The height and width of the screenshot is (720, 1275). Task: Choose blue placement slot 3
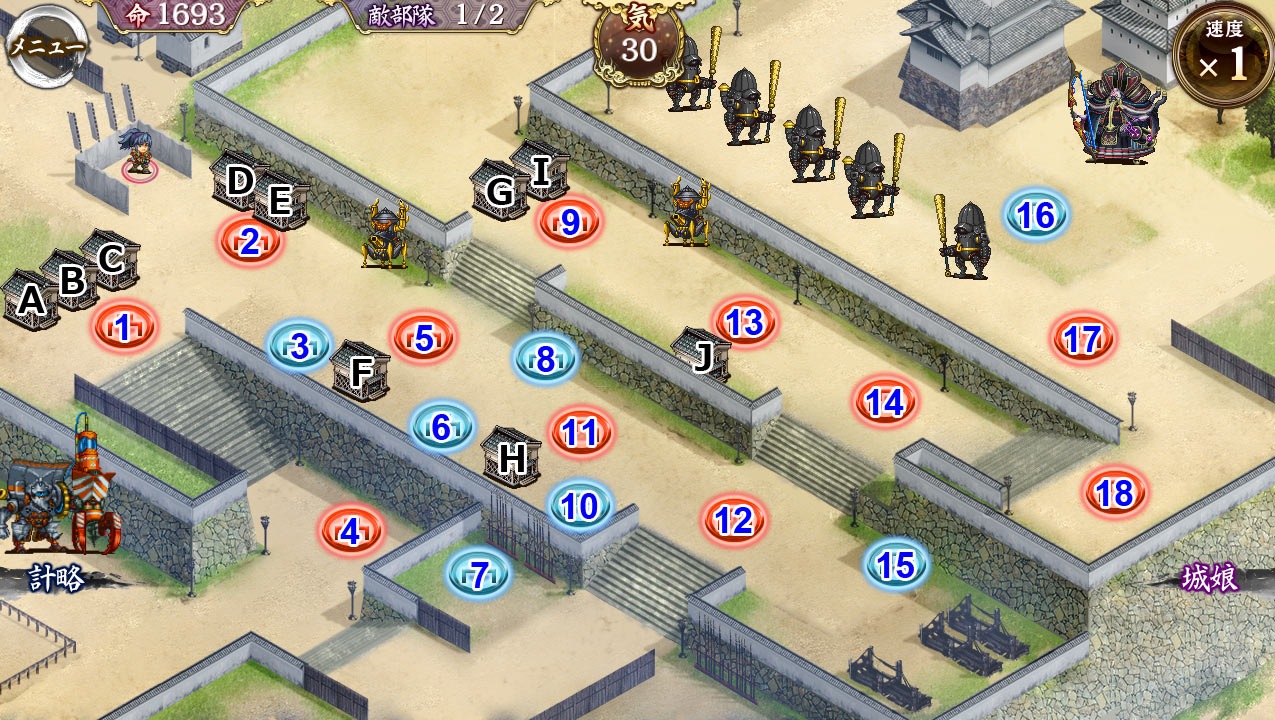click(300, 345)
